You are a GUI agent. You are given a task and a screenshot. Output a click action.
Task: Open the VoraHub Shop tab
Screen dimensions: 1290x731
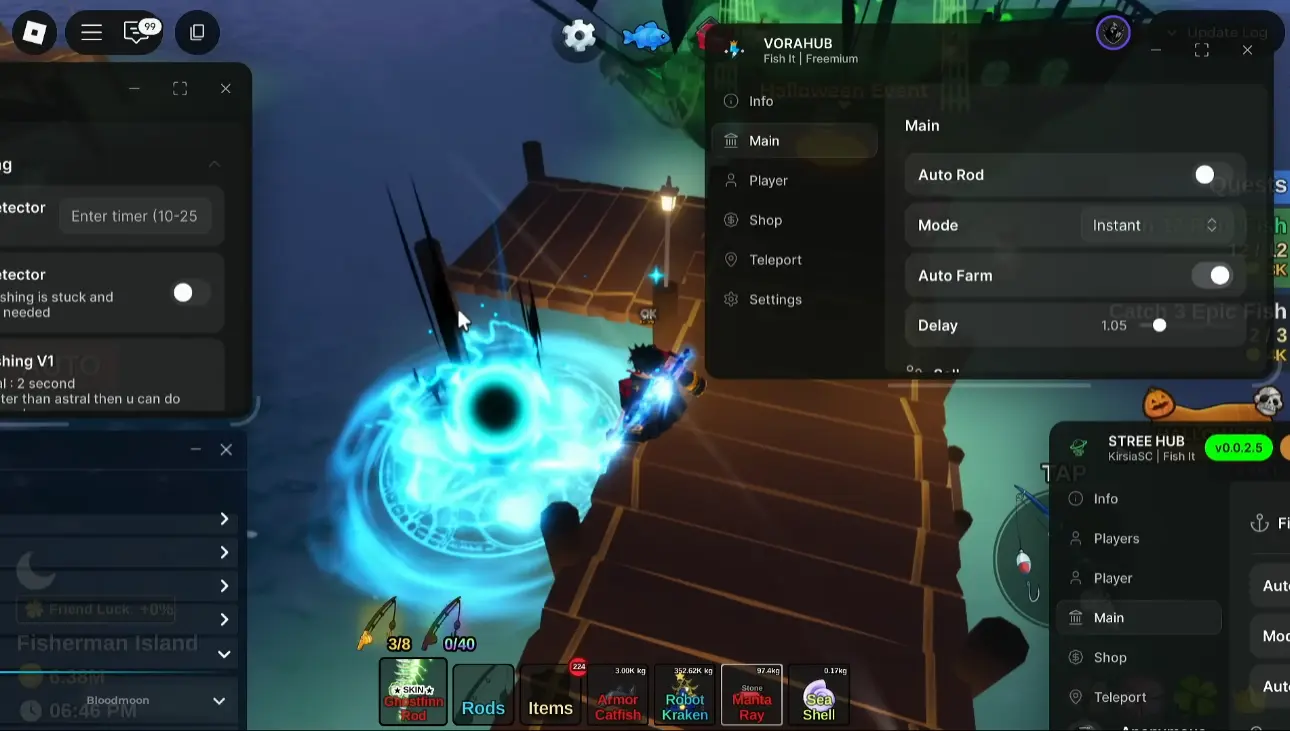[765, 220]
